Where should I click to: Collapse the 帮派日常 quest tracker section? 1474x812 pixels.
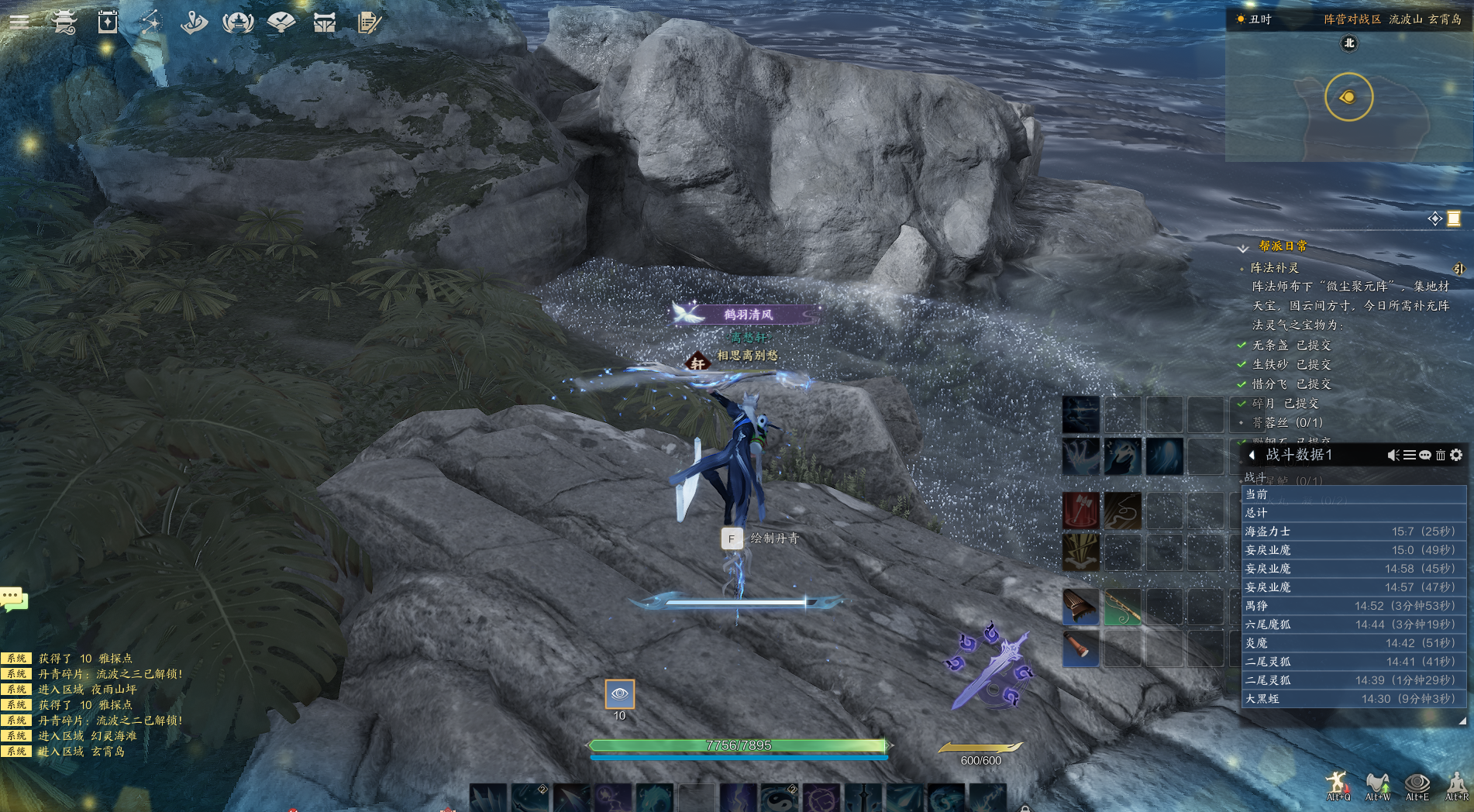pos(1243,248)
